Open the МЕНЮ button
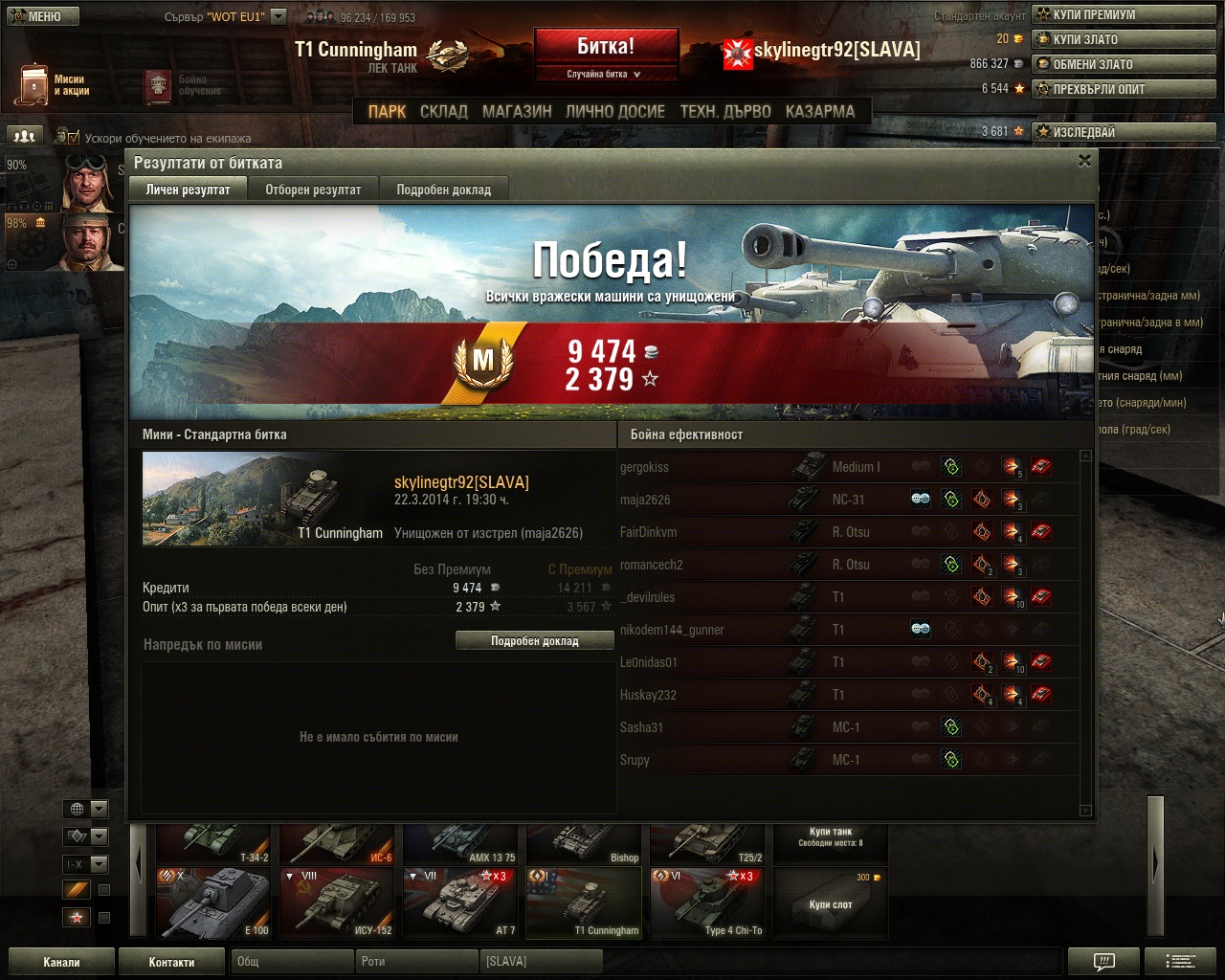1225x980 pixels. coord(42,16)
